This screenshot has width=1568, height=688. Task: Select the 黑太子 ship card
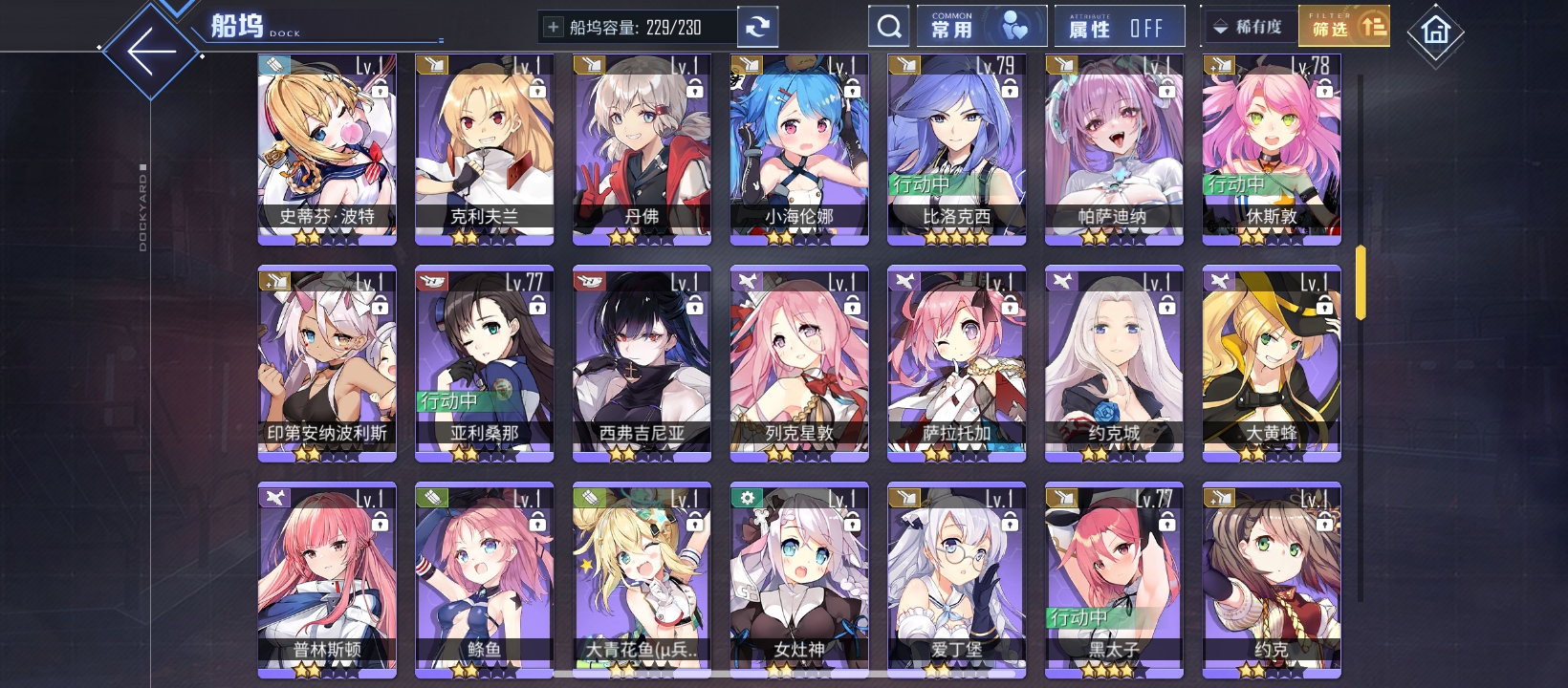pyautogui.click(x=1114, y=578)
